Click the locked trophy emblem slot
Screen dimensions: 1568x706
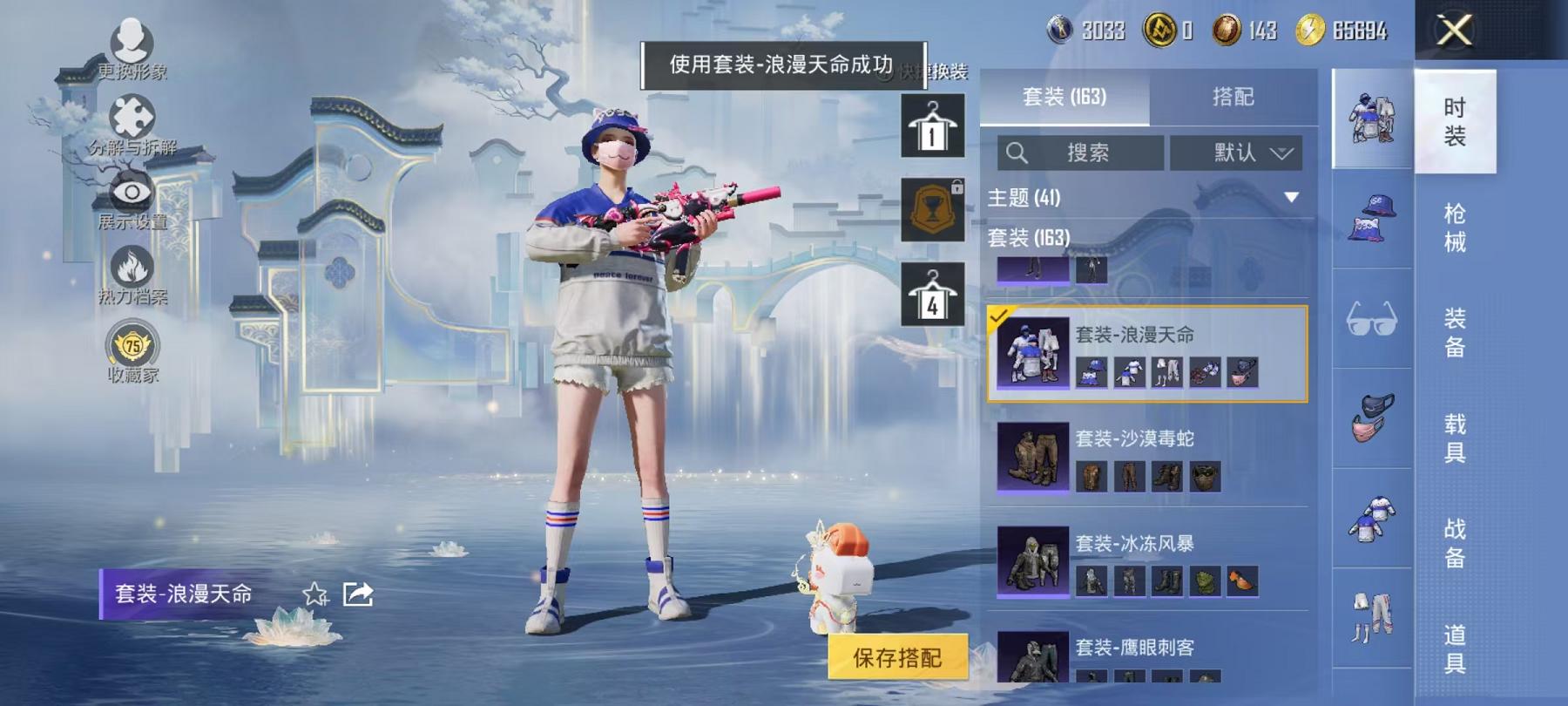[x=932, y=208]
